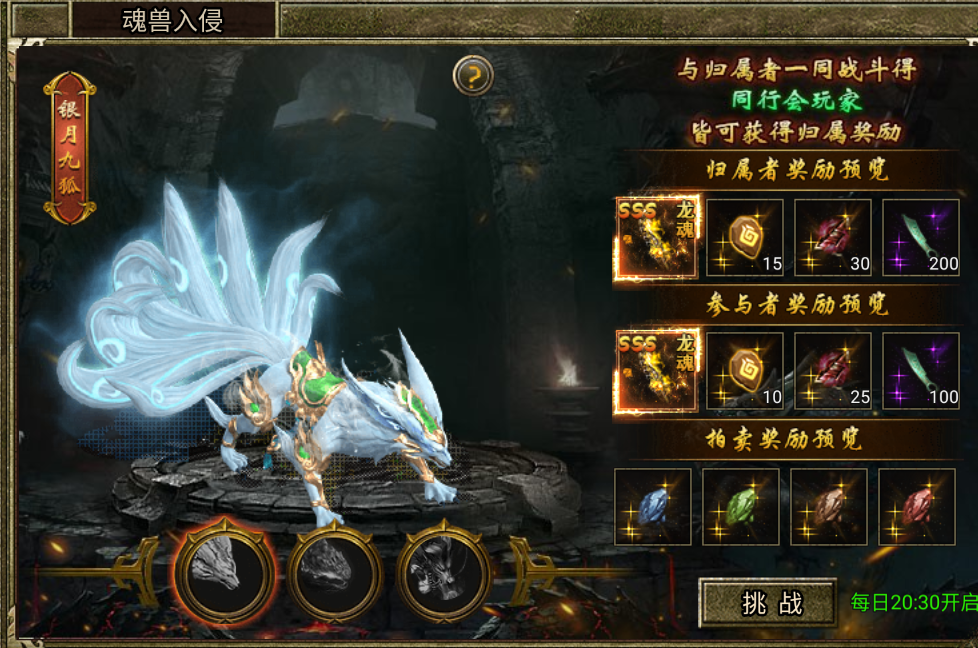The image size is (978, 648).
Task: Select the brown gem auction reward
Action: (829, 506)
